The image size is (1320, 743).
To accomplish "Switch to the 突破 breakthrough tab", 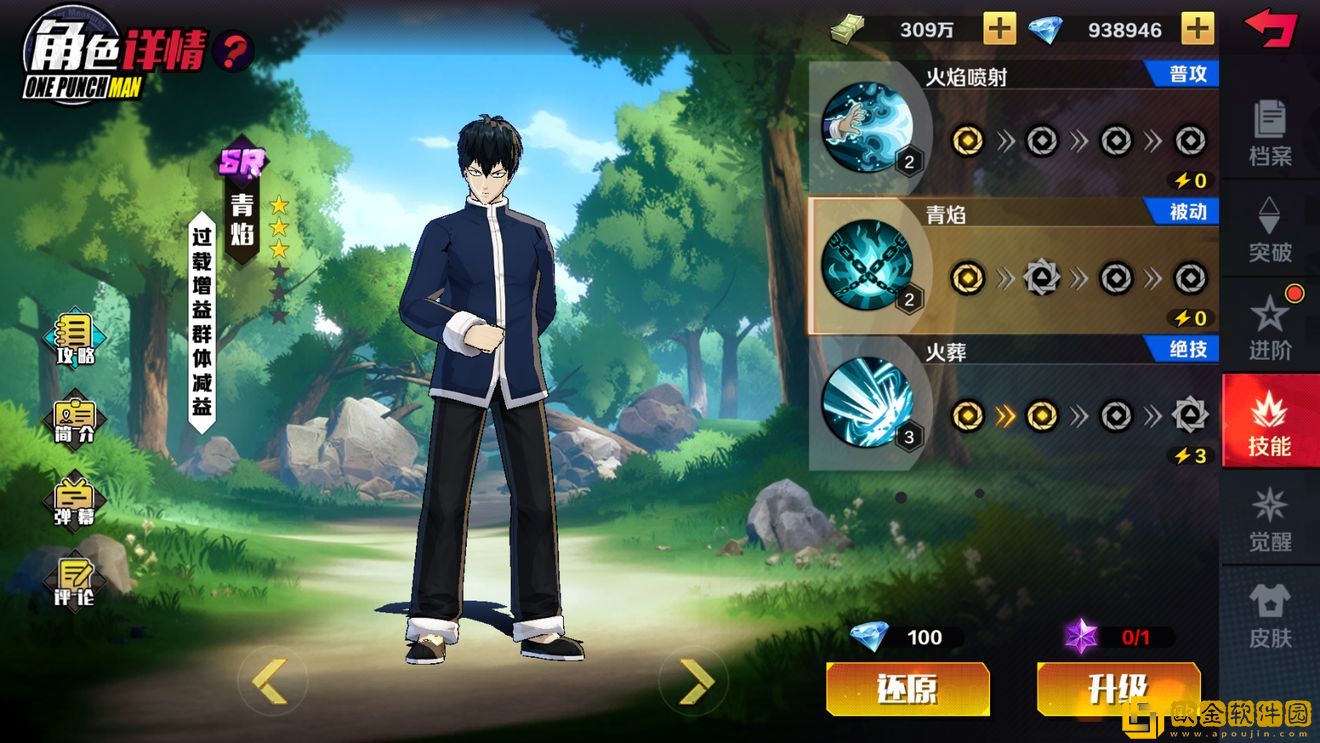I will coord(1270,229).
